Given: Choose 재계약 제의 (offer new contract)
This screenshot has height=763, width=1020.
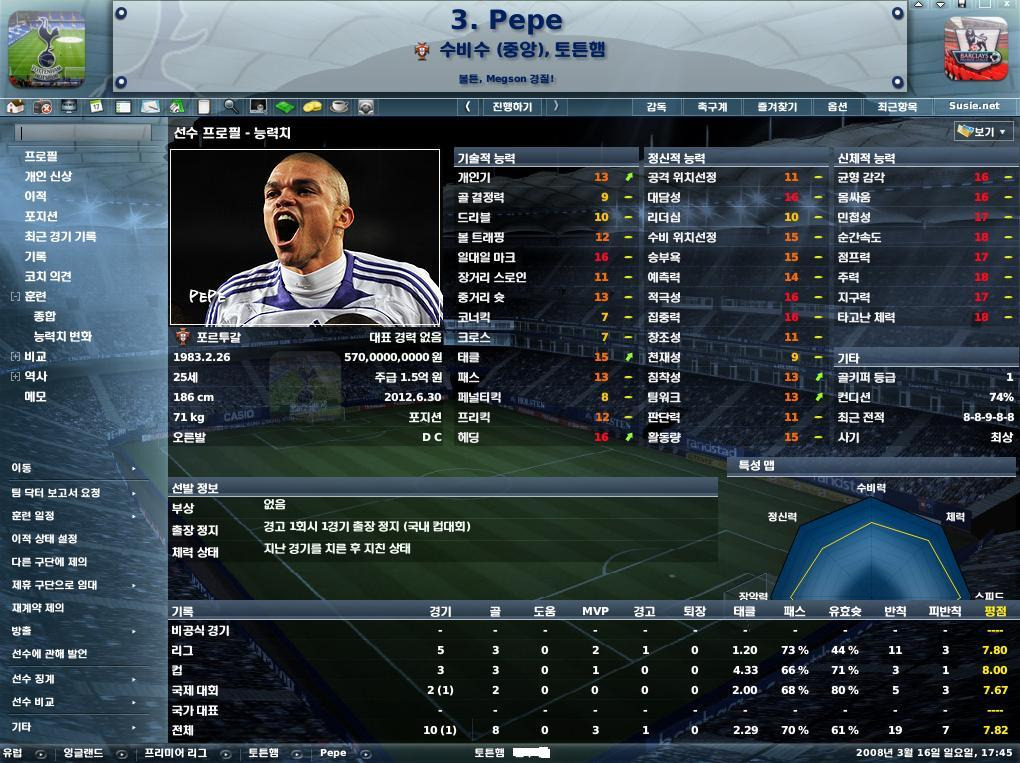Looking at the screenshot, I should (38, 607).
